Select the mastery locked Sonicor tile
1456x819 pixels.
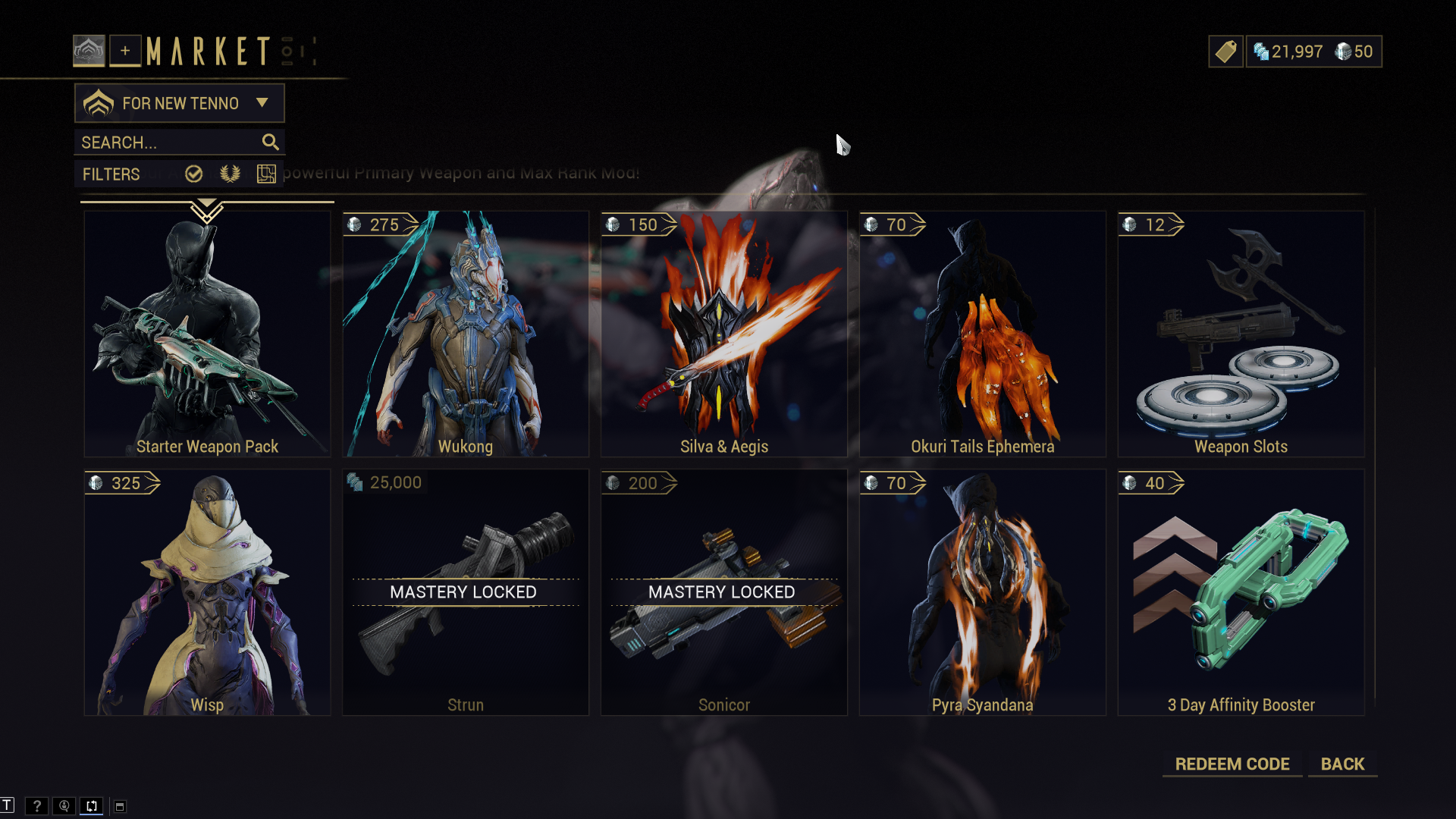coord(724,592)
